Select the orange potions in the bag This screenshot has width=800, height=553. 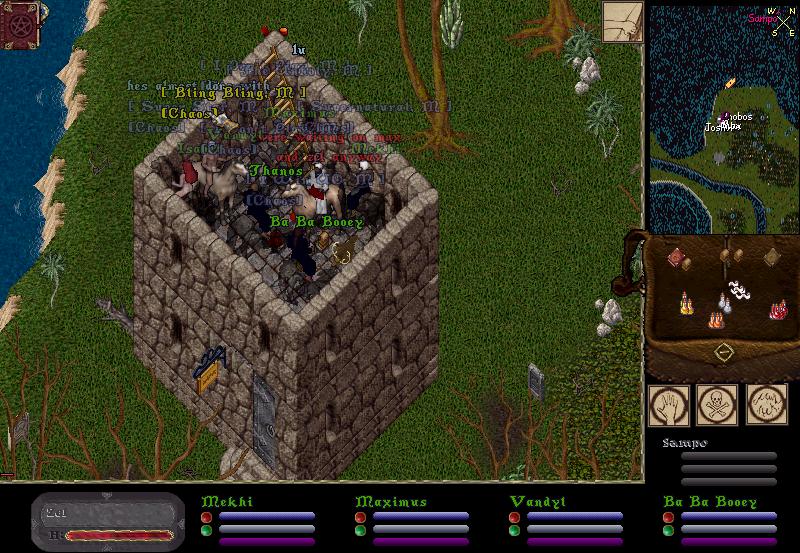(x=716, y=320)
